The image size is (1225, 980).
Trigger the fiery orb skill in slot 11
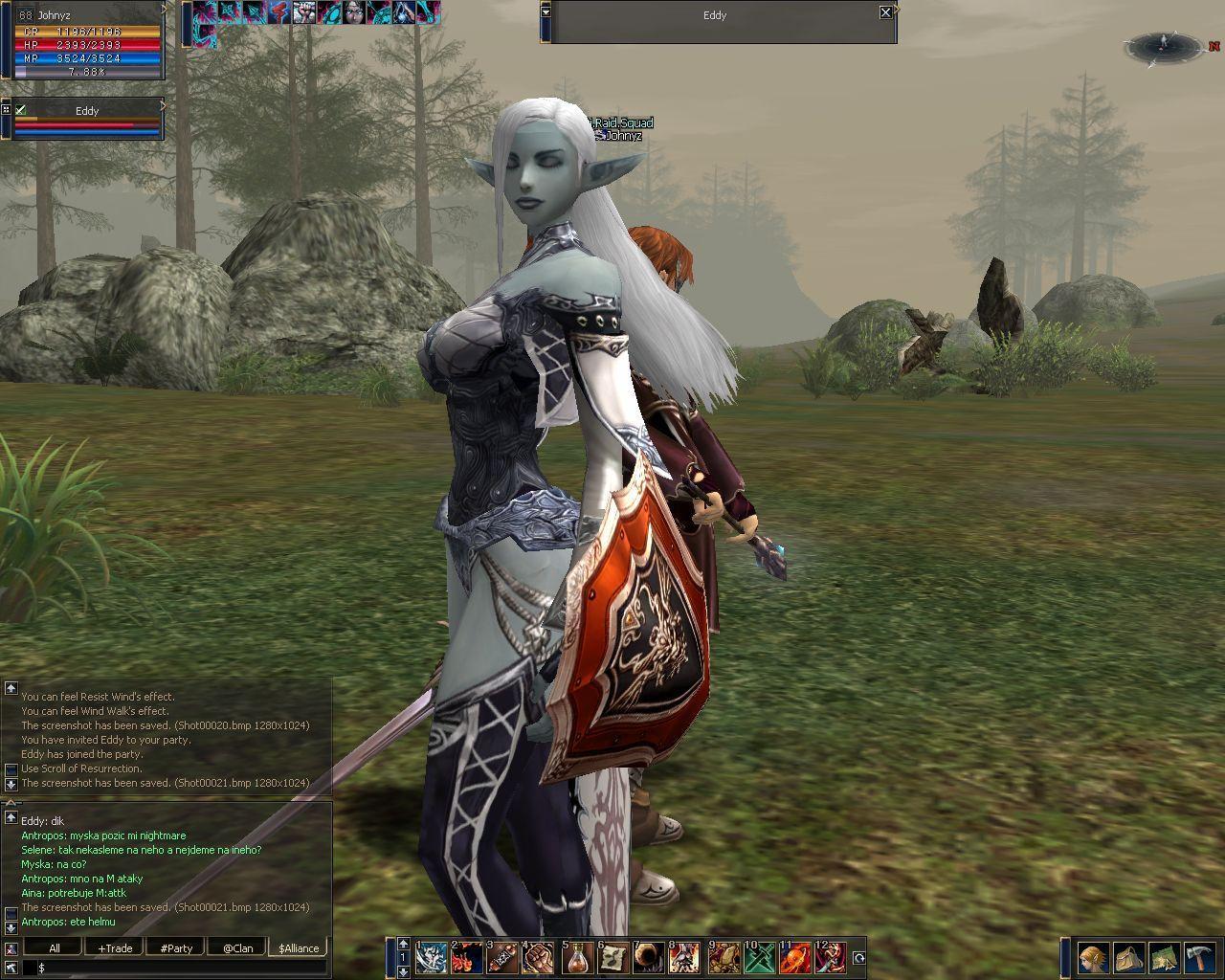794,957
